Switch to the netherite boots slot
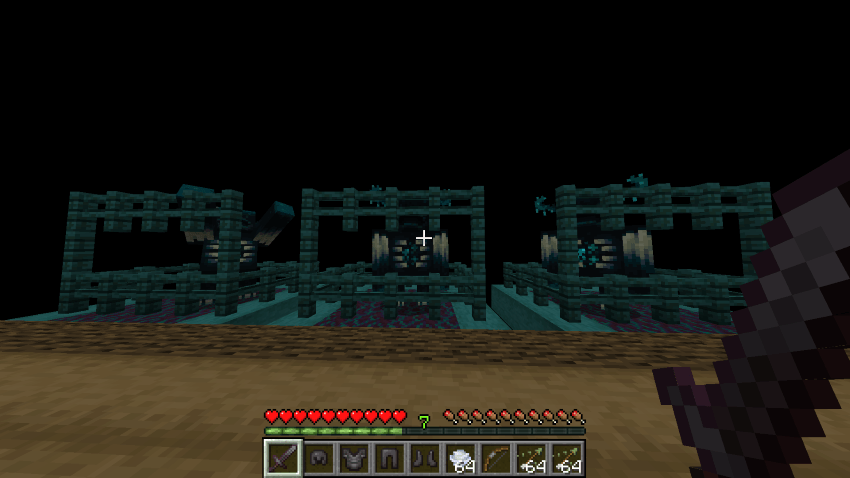 pyautogui.click(x=424, y=458)
